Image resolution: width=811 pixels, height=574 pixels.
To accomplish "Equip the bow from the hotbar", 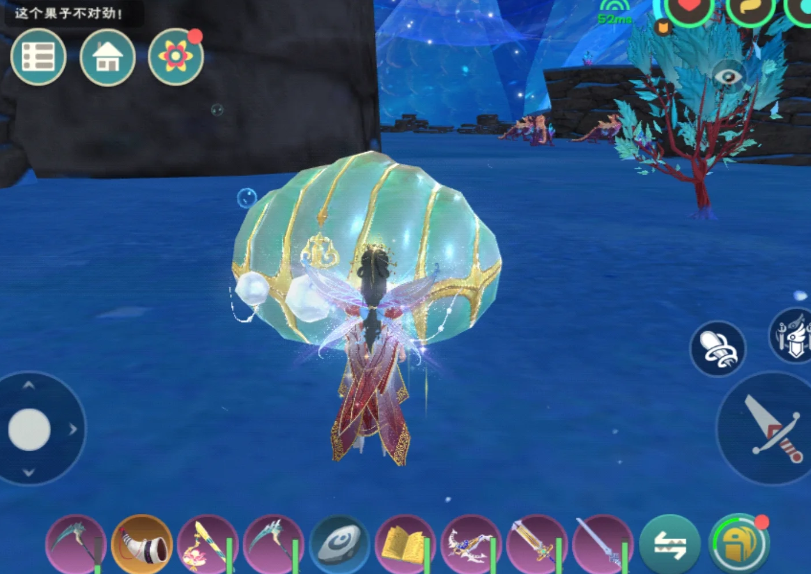I will 470,545.
